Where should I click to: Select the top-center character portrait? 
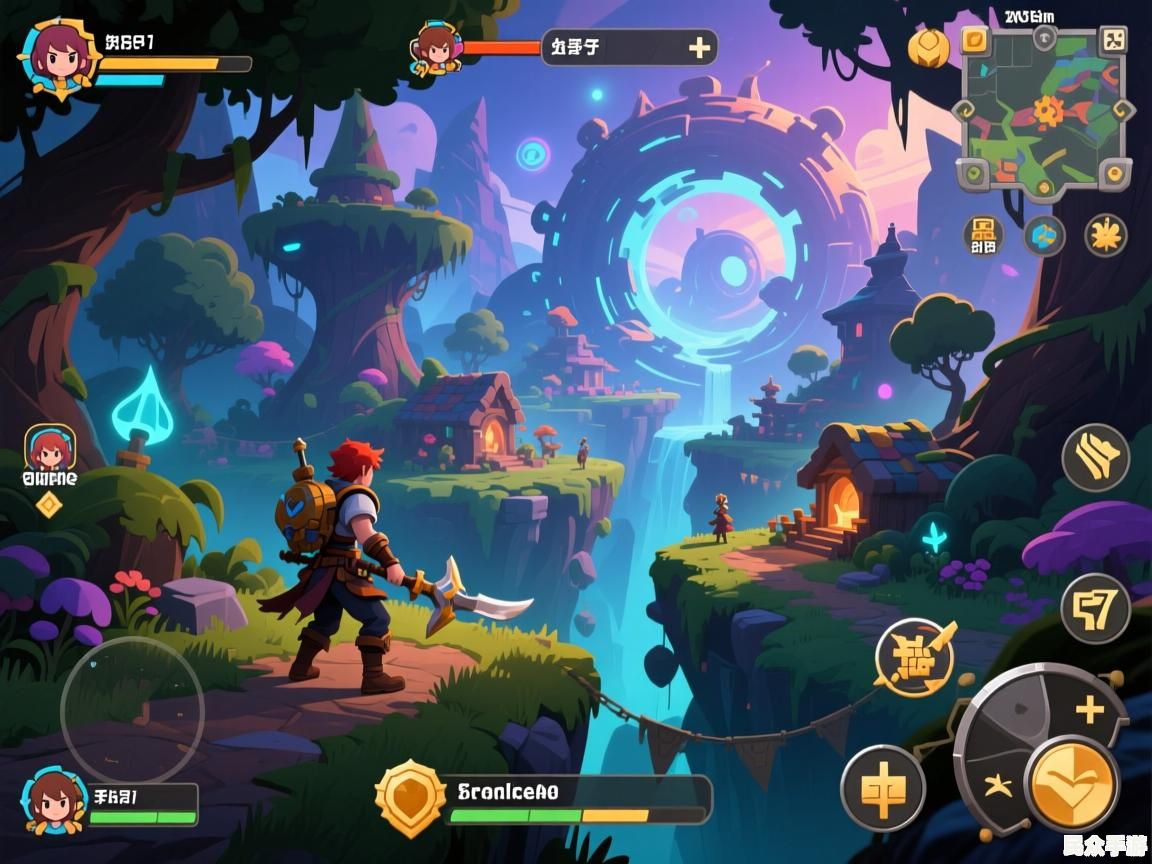point(436,47)
